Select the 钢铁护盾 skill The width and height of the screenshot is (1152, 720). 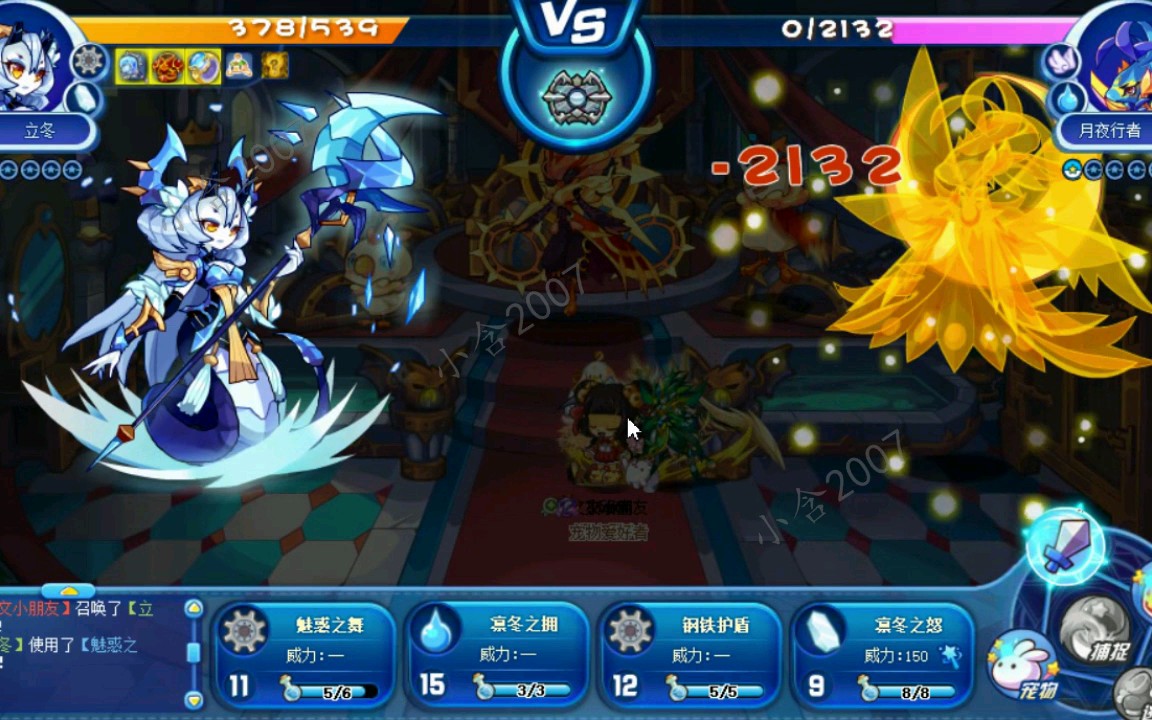[690, 655]
